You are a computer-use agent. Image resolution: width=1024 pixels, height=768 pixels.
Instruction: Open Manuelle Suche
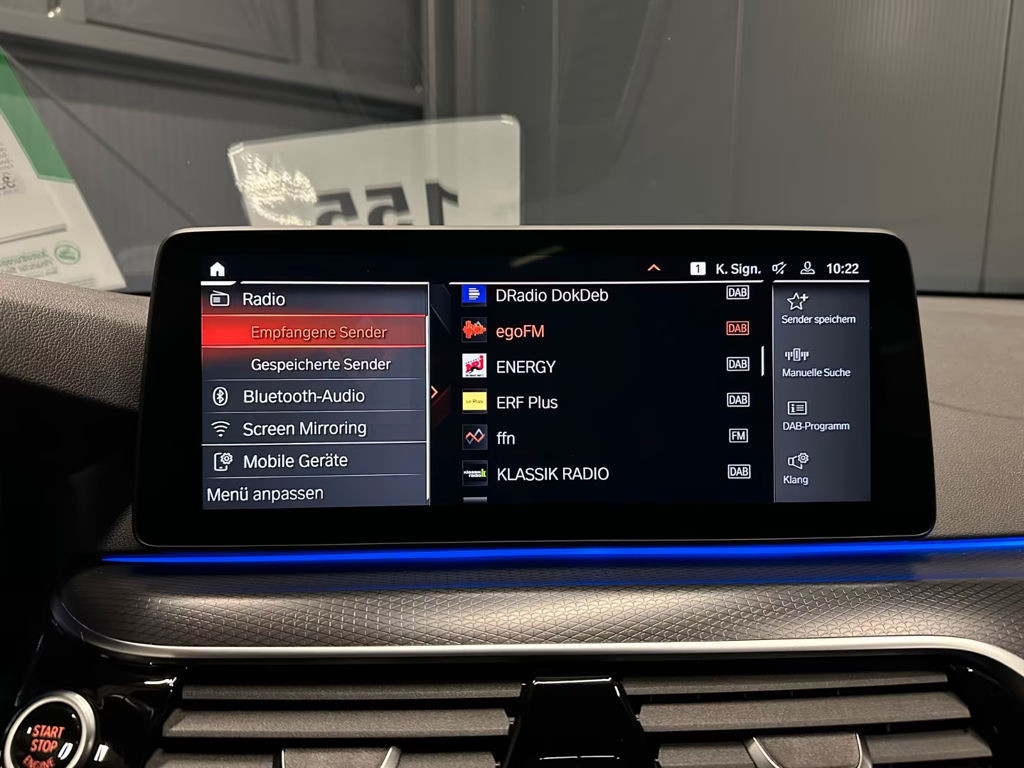pyautogui.click(x=816, y=362)
